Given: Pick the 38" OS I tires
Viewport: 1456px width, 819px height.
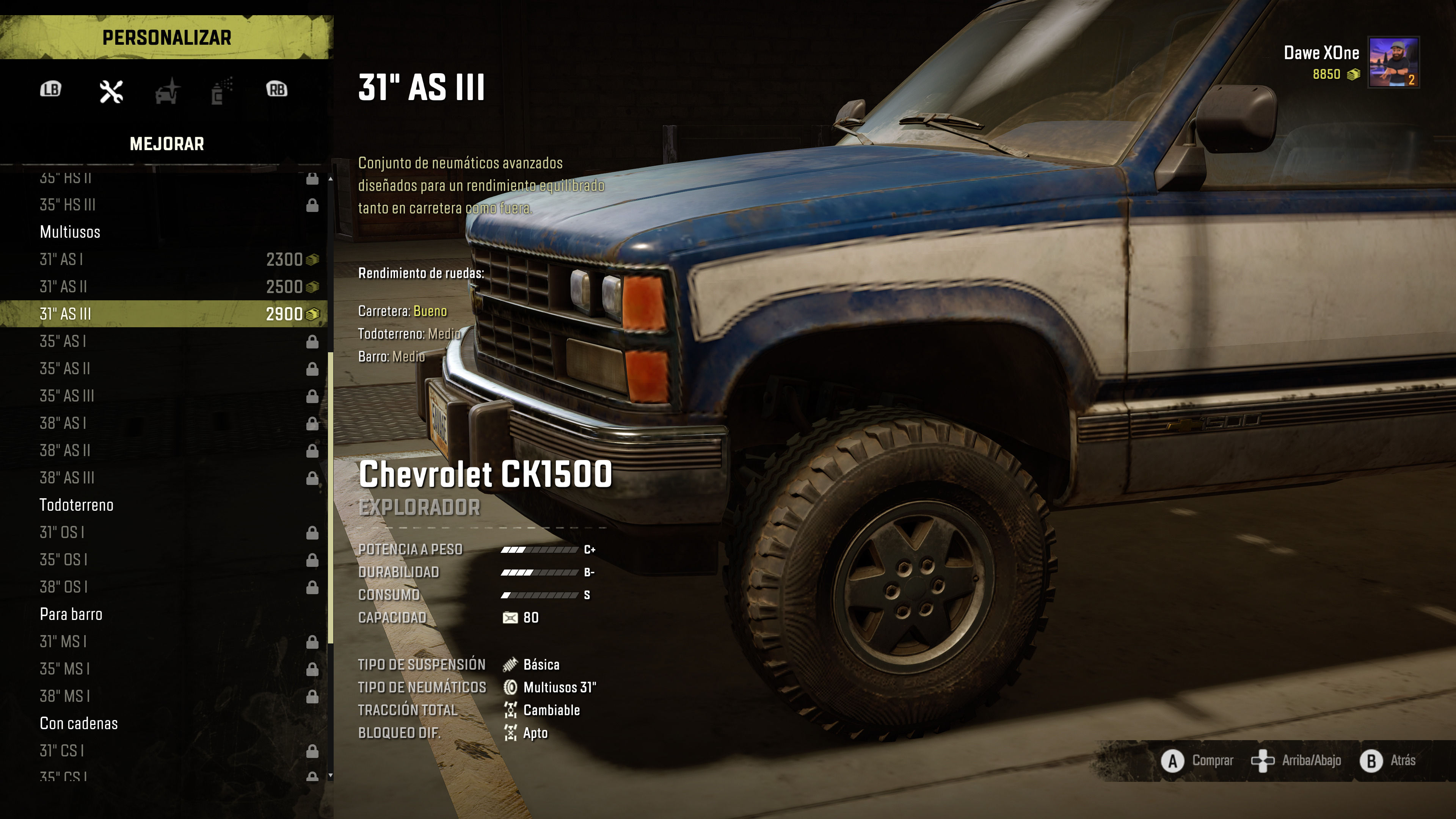Looking at the screenshot, I should pyautogui.click(x=164, y=587).
